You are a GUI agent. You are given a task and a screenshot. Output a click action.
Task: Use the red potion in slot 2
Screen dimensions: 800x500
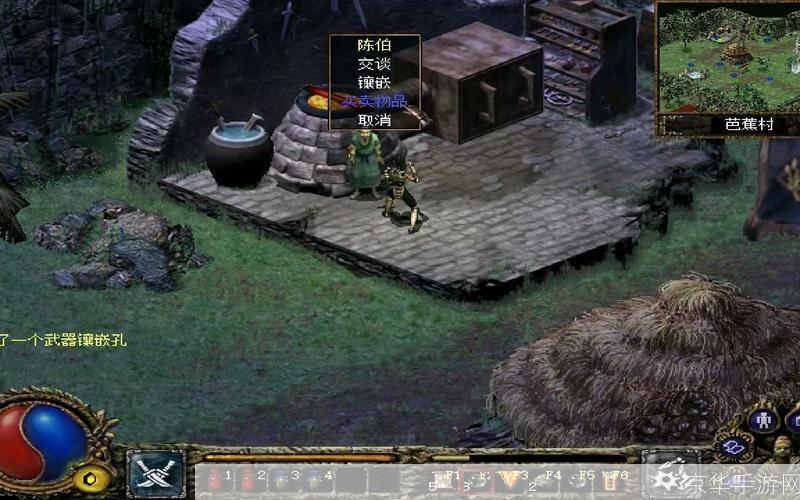248,479
